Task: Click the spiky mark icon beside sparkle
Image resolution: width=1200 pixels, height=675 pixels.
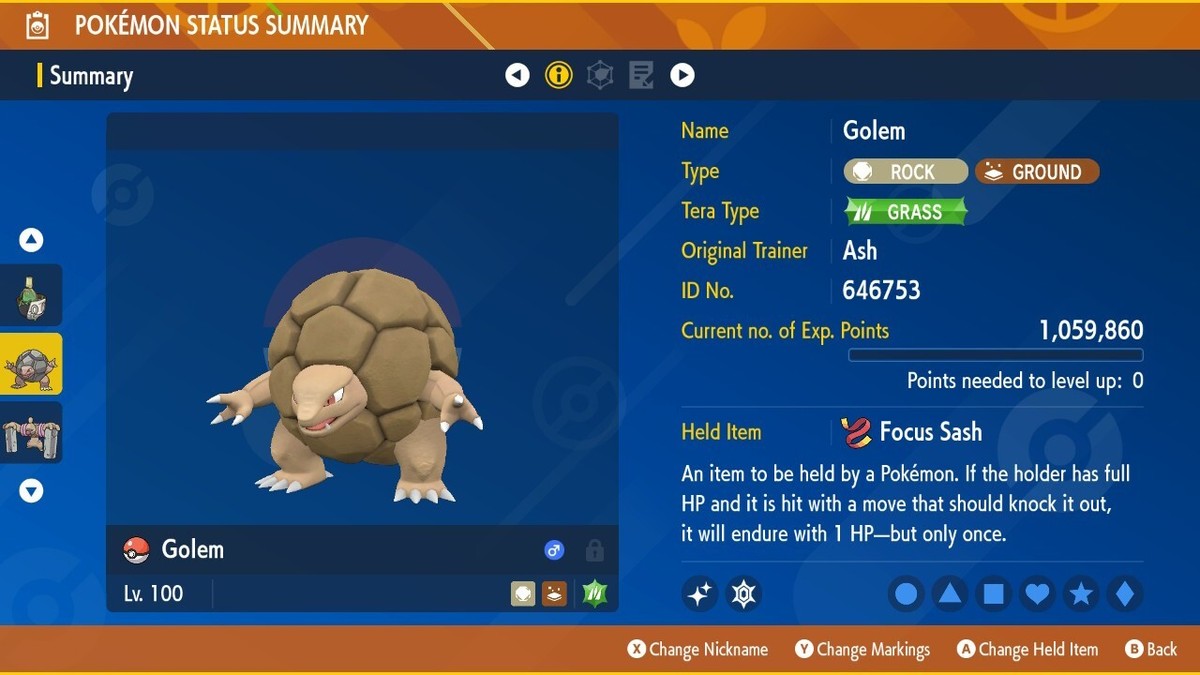Action: [x=744, y=594]
